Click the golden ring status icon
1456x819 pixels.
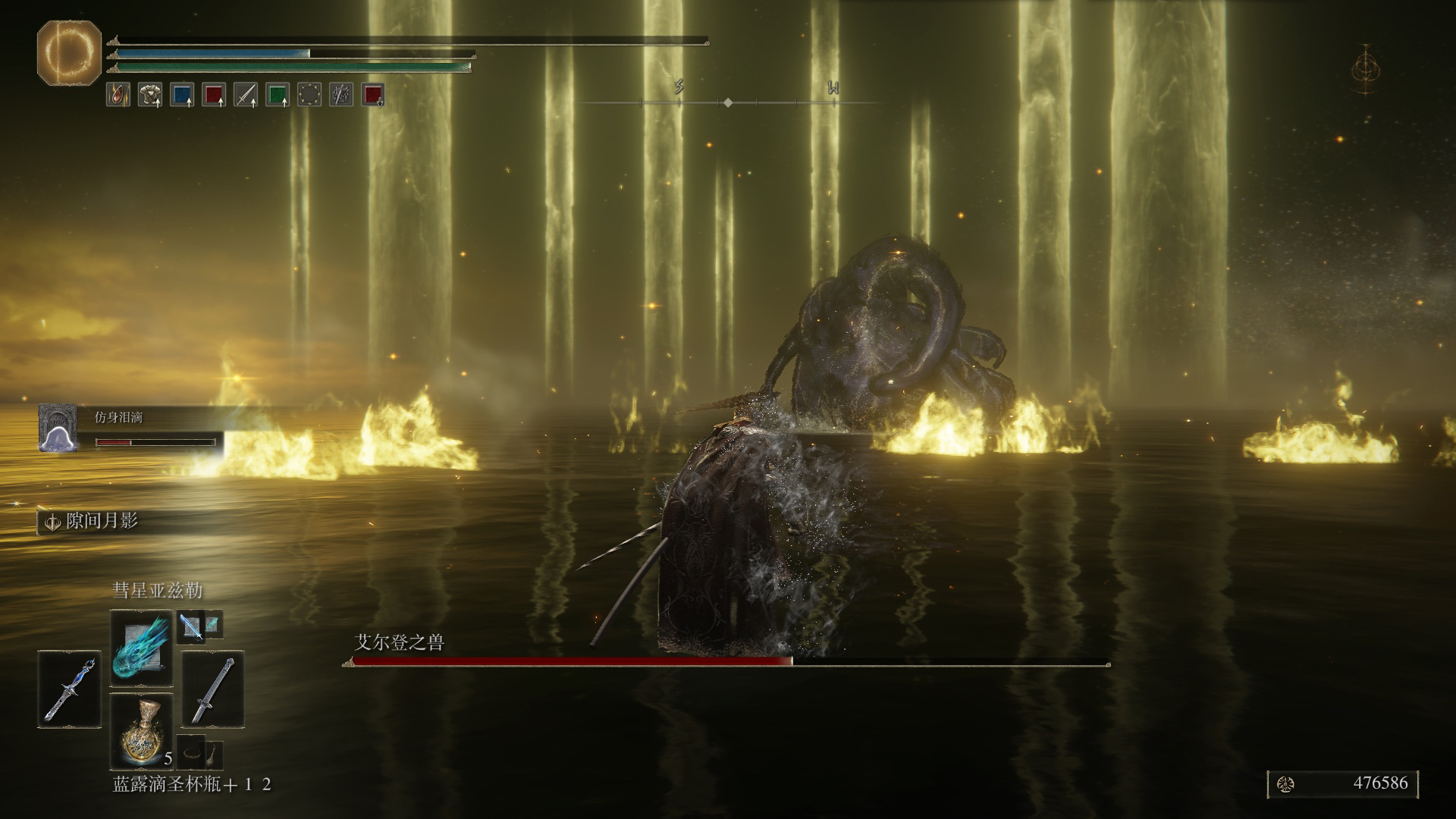[x=309, y=95]
